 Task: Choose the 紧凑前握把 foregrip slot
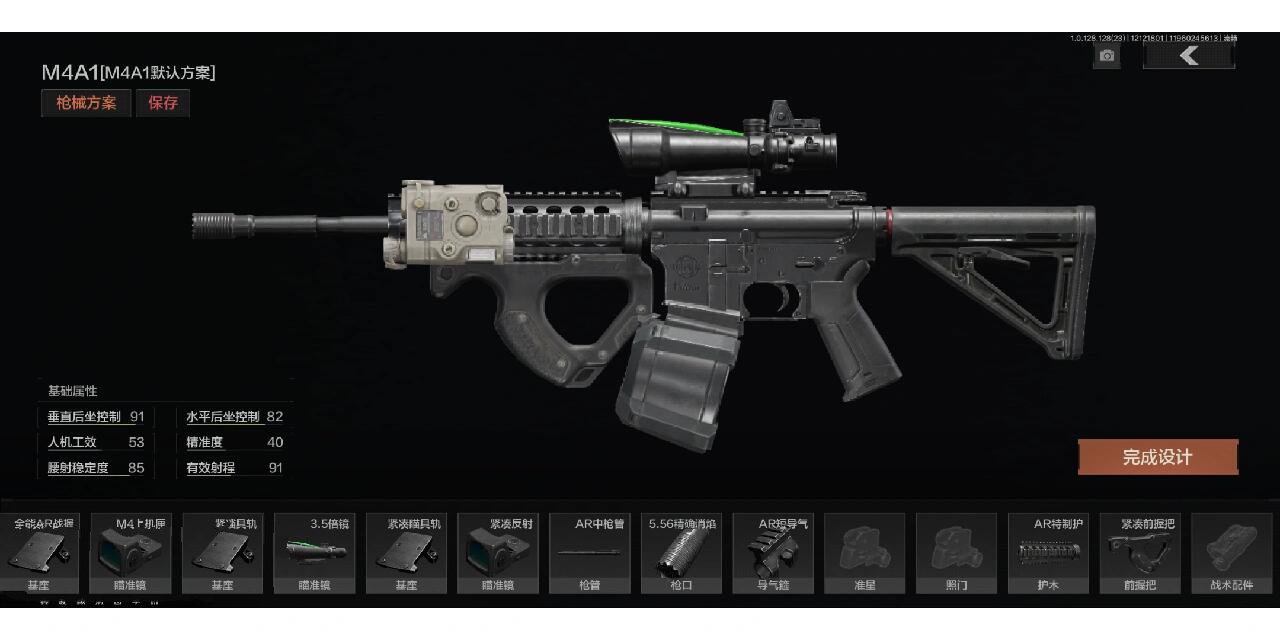click(x=1139, y=553)
